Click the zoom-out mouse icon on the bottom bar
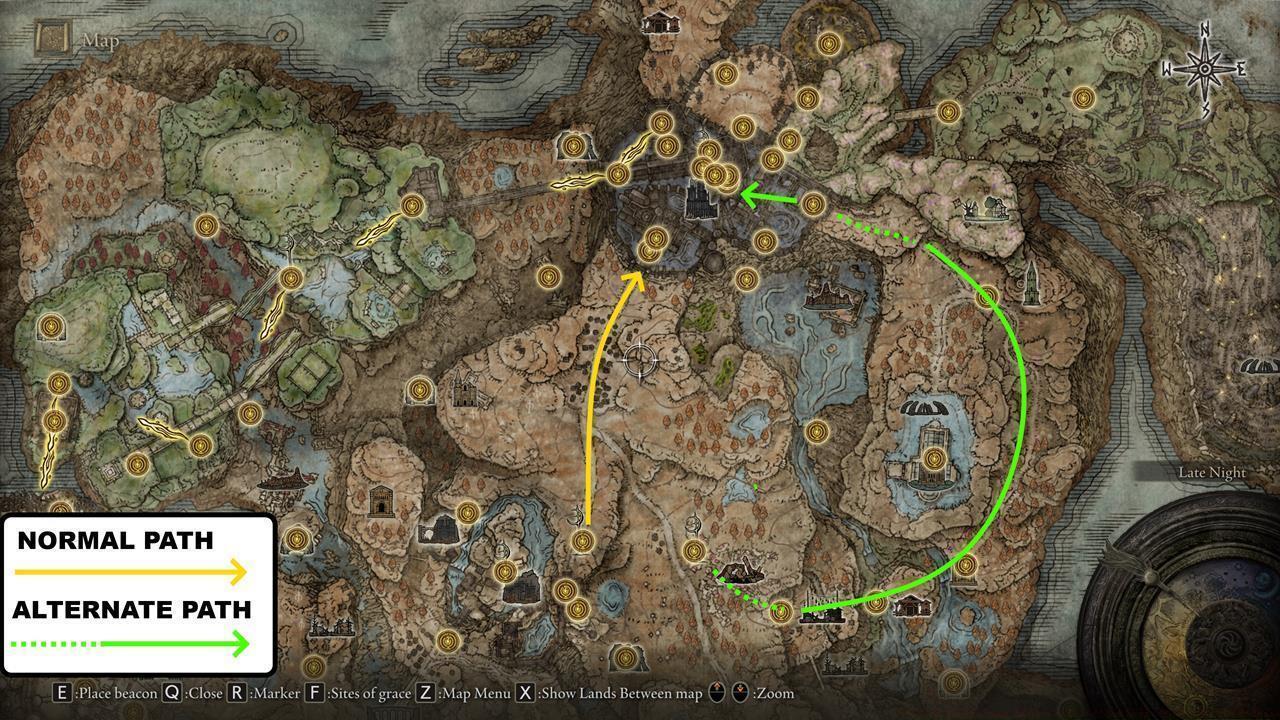Screen dimensions: 1280x720 [740, 692]
